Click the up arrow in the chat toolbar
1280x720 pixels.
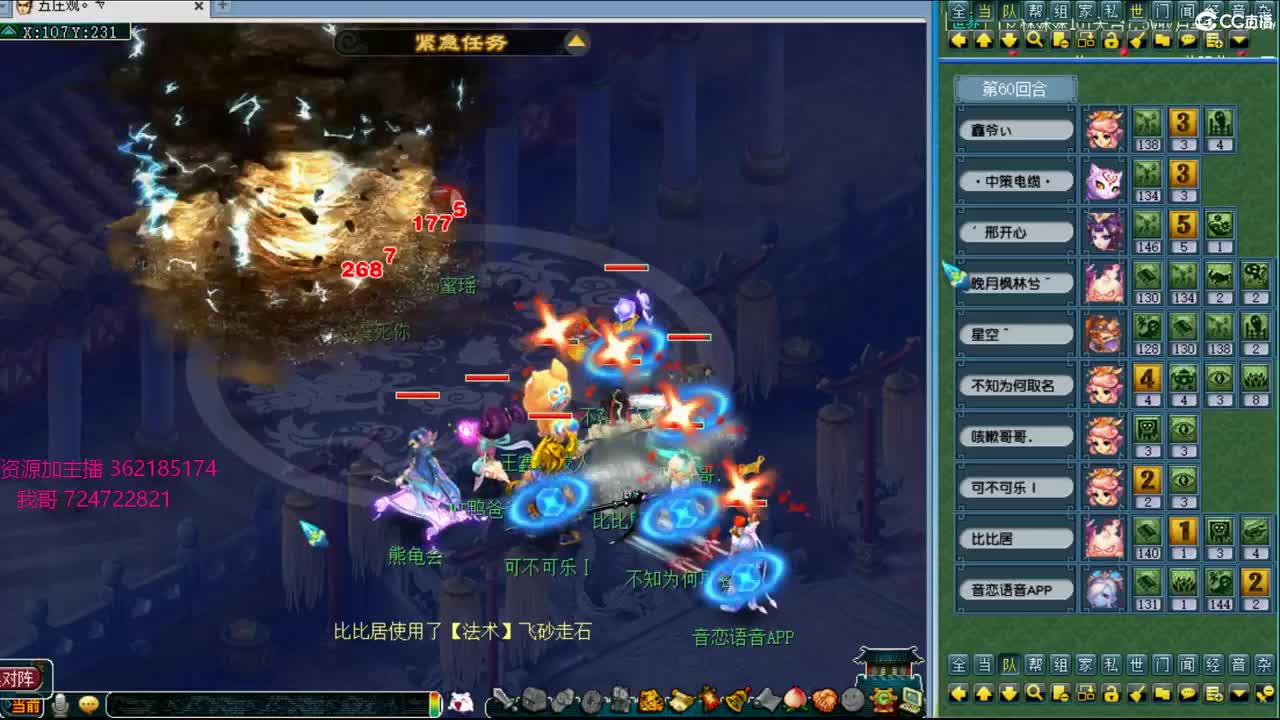point(985,40)
